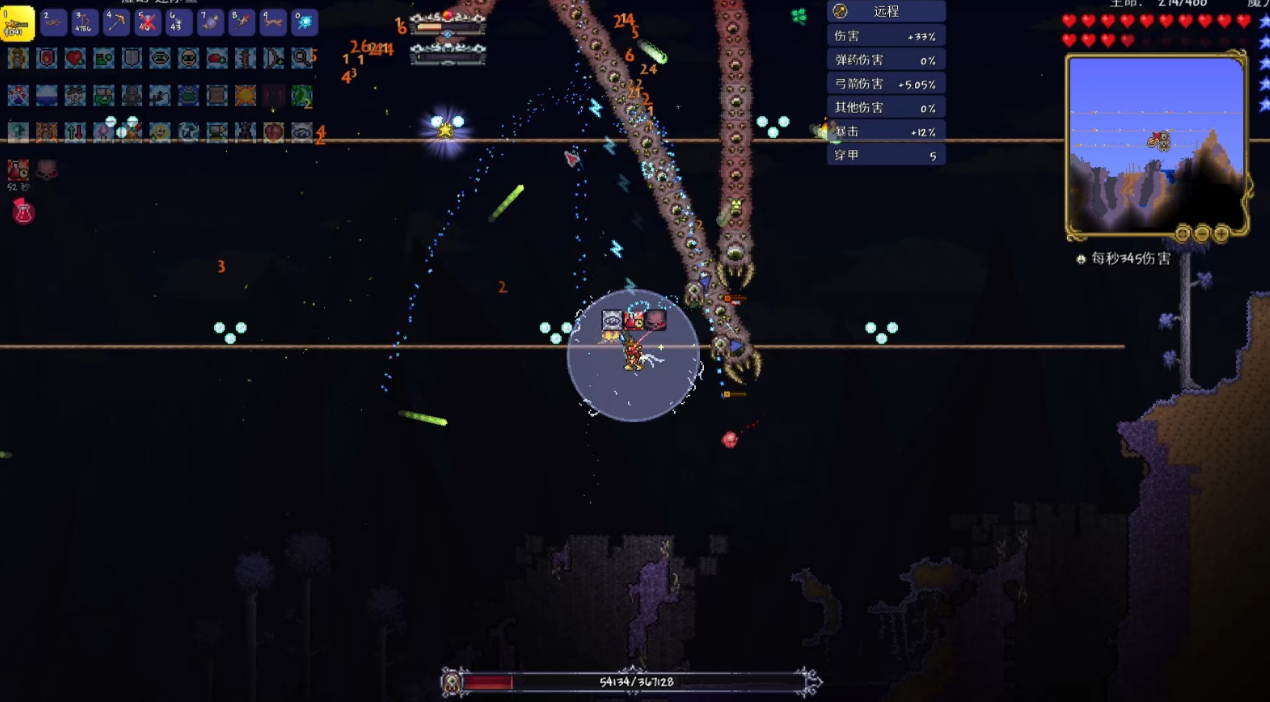
Task: Click the bow archery buff icon
Action: [274, 58]
